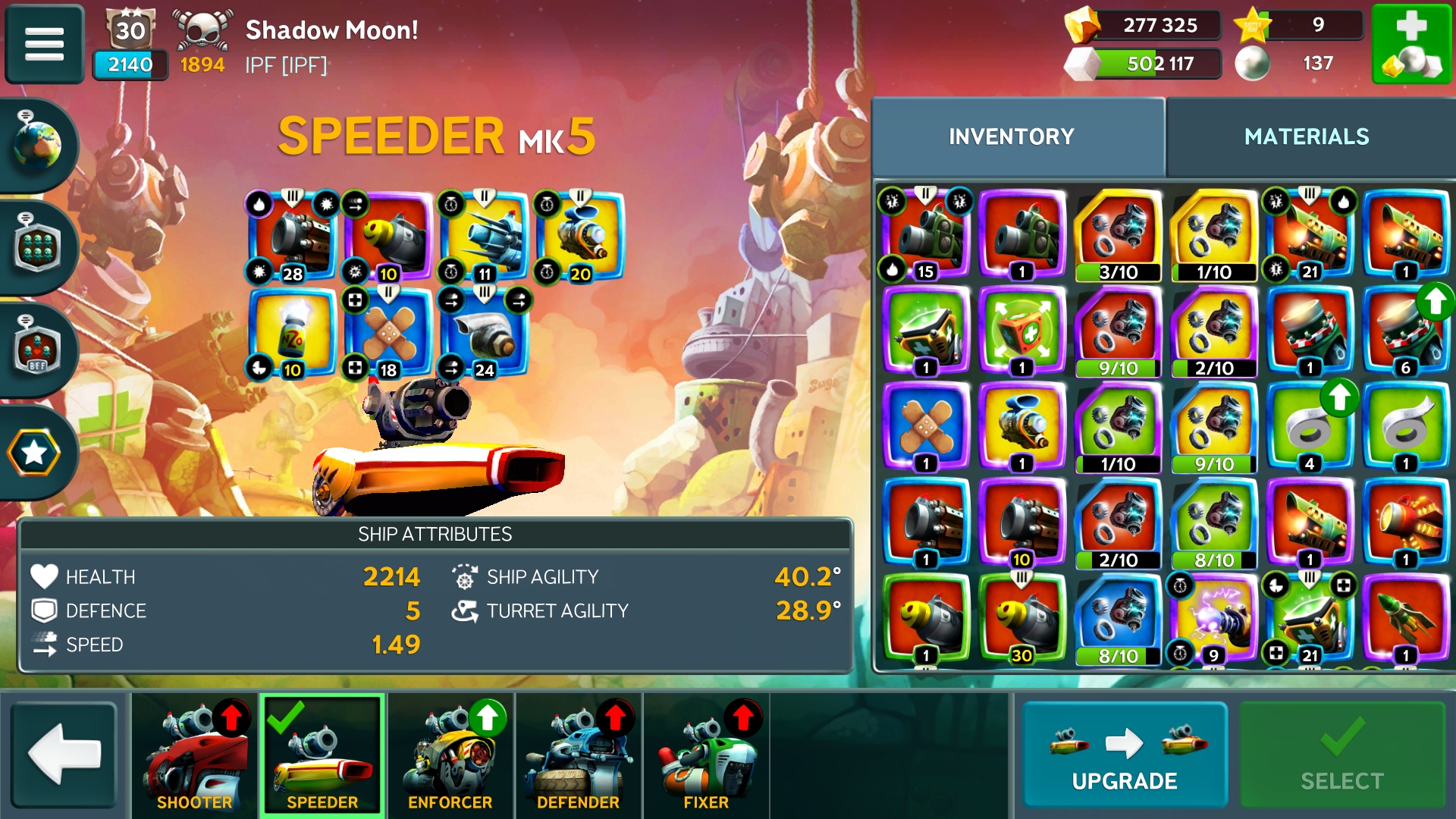Image resolution: width=1456 pixels, height=819 pixels.
Task: Buy more currency with green plus button
Action: 1411,44
